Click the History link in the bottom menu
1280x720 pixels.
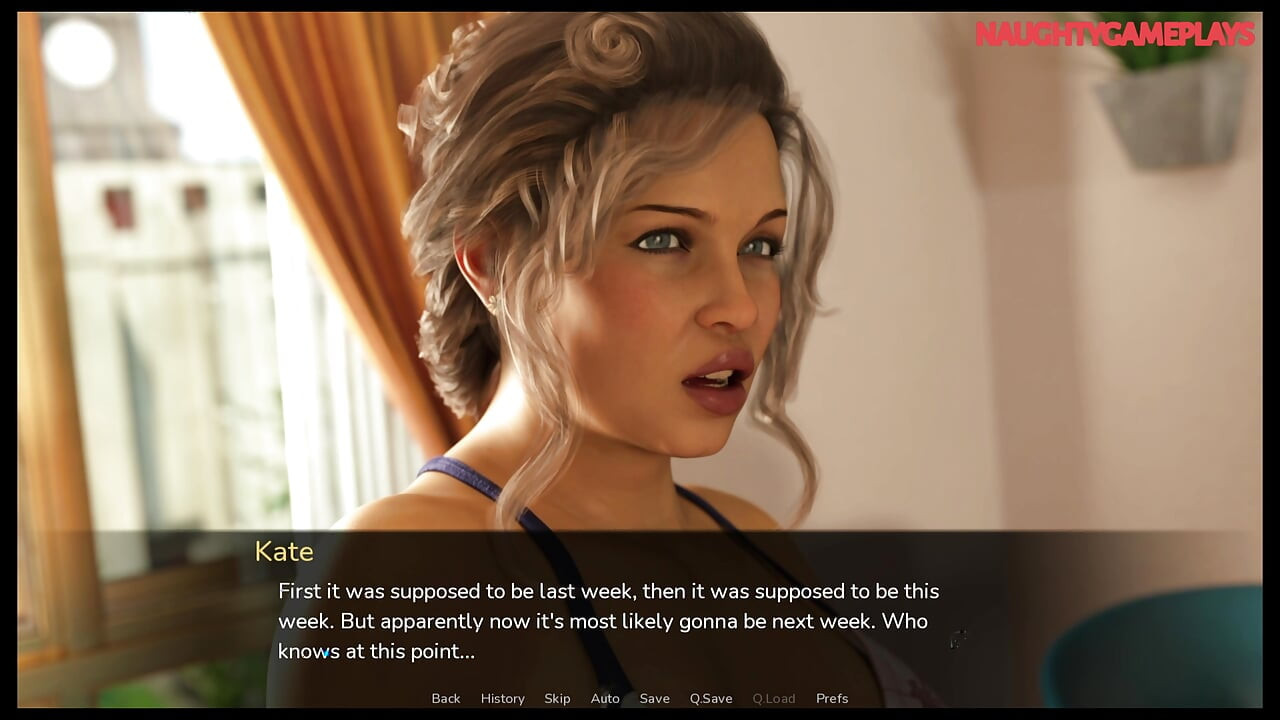[502, 698]
